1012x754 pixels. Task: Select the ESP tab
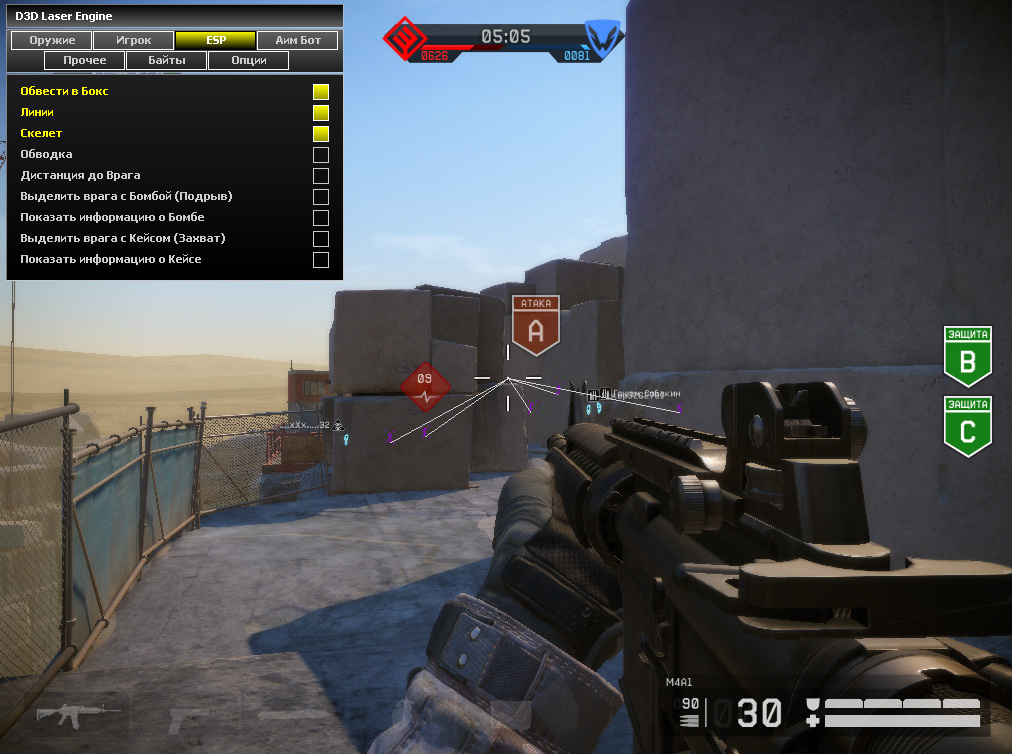coord(215,41)
